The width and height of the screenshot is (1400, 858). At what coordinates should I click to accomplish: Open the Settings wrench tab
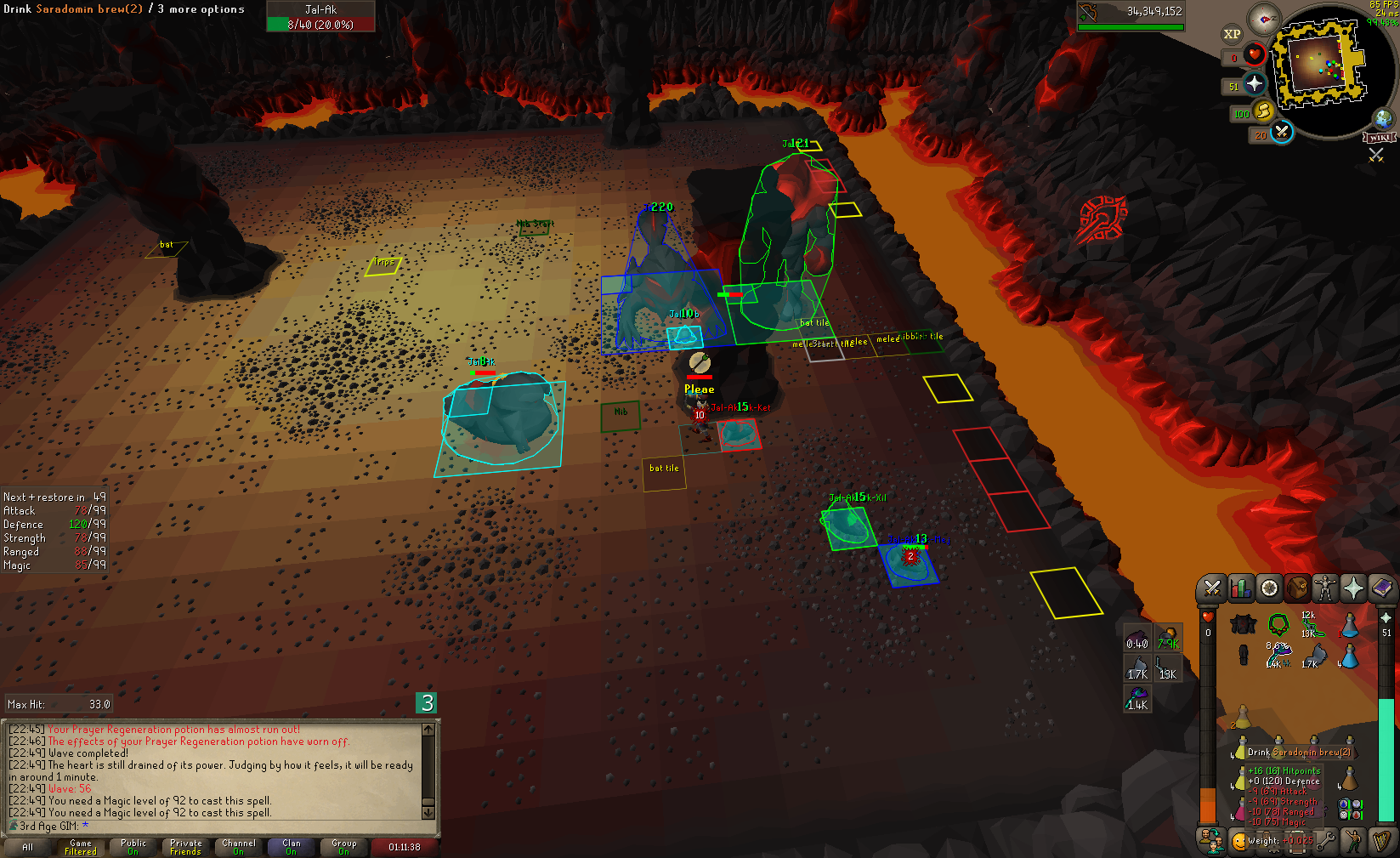point(1325,841)
